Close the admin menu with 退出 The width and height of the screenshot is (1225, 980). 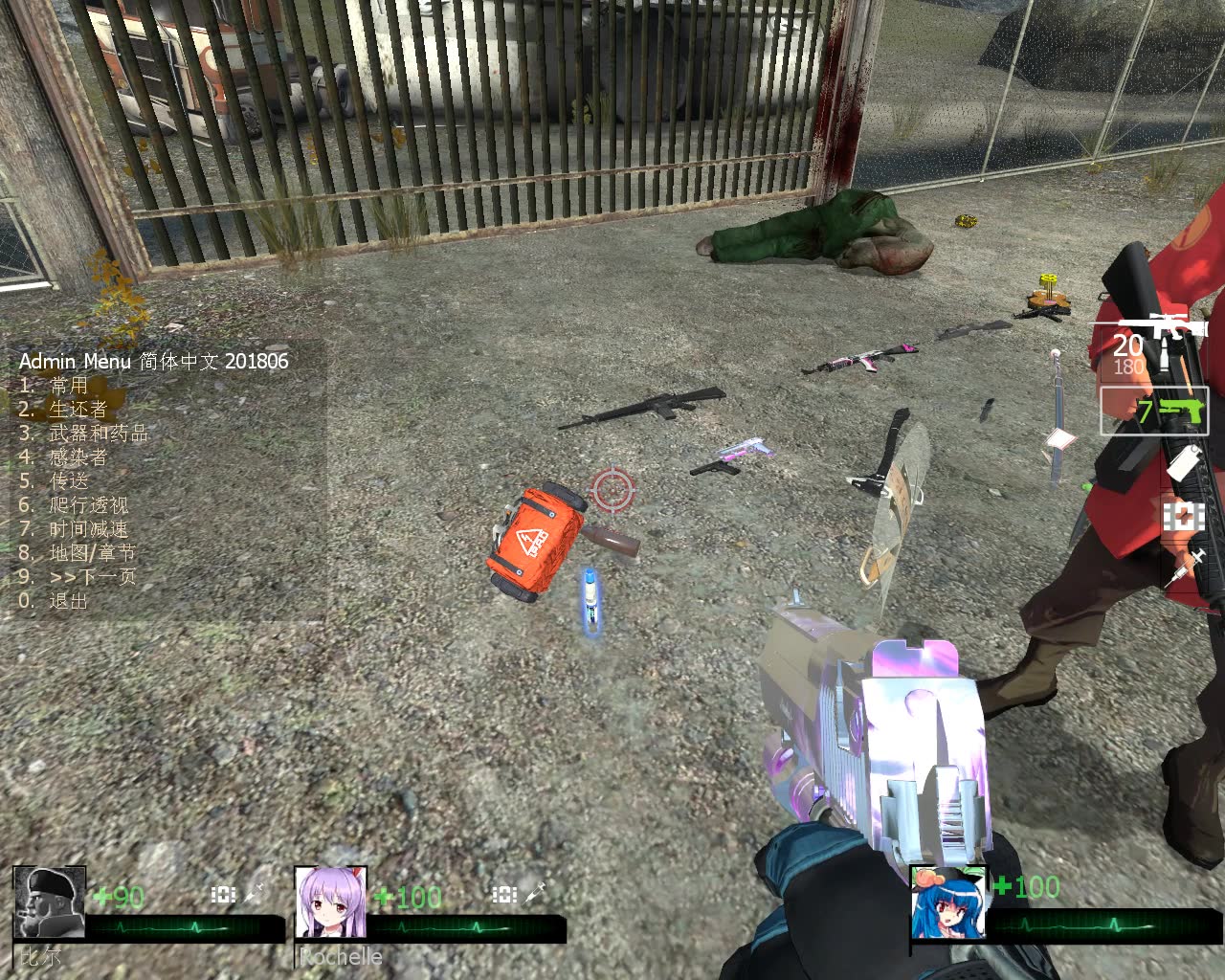click(x=68, y=601)
